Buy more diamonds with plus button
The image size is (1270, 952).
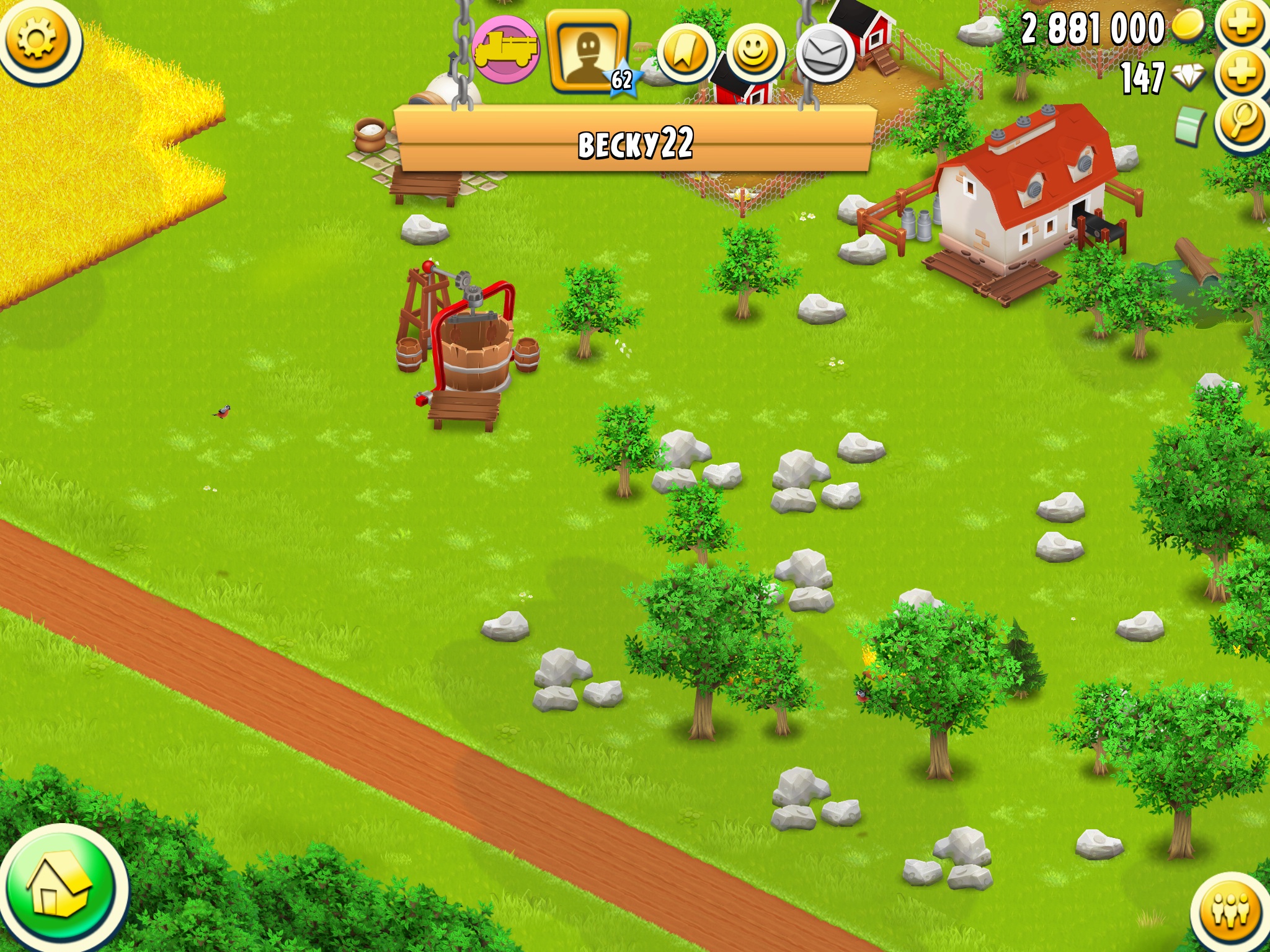[1241, 74]
